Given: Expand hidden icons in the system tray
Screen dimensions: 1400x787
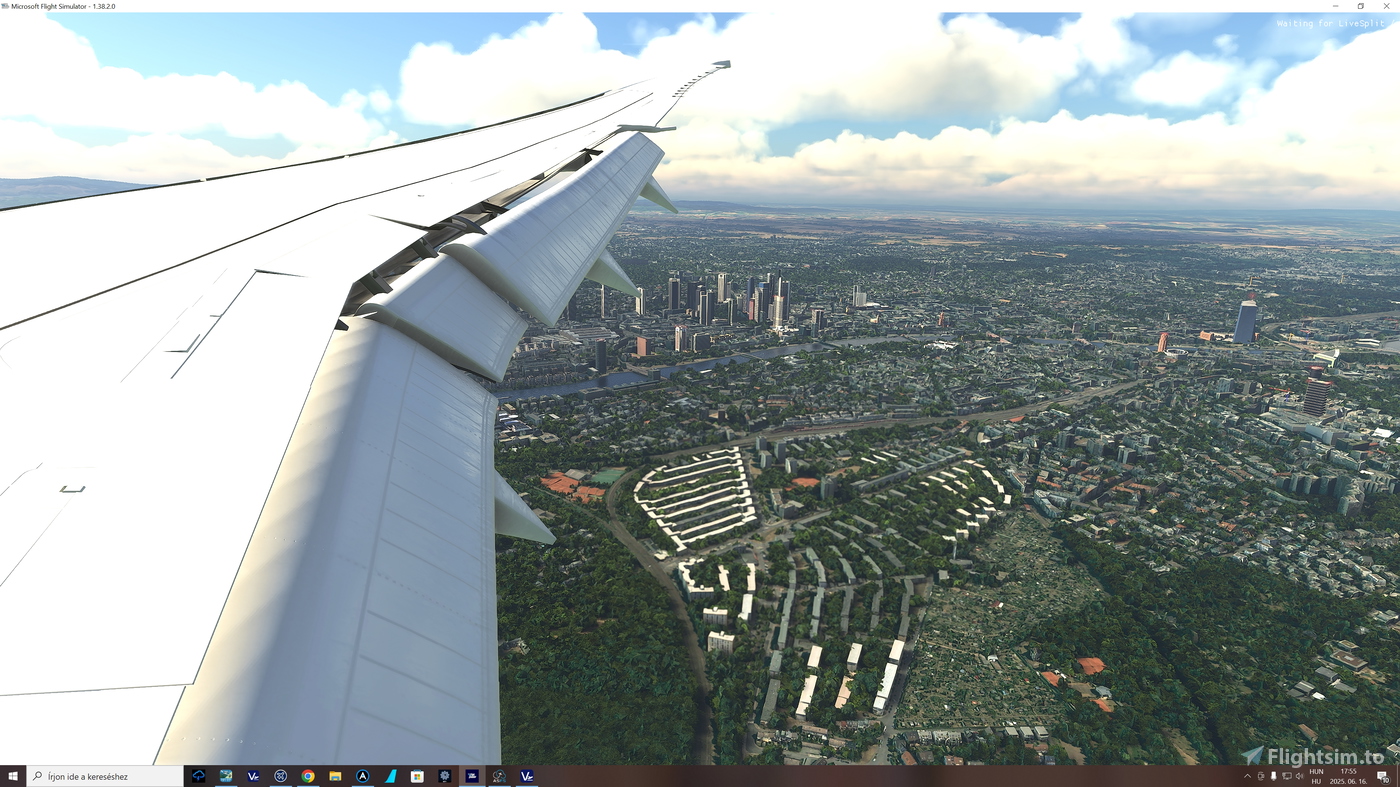Looking at the screenshot, I should pos(1248,775).
